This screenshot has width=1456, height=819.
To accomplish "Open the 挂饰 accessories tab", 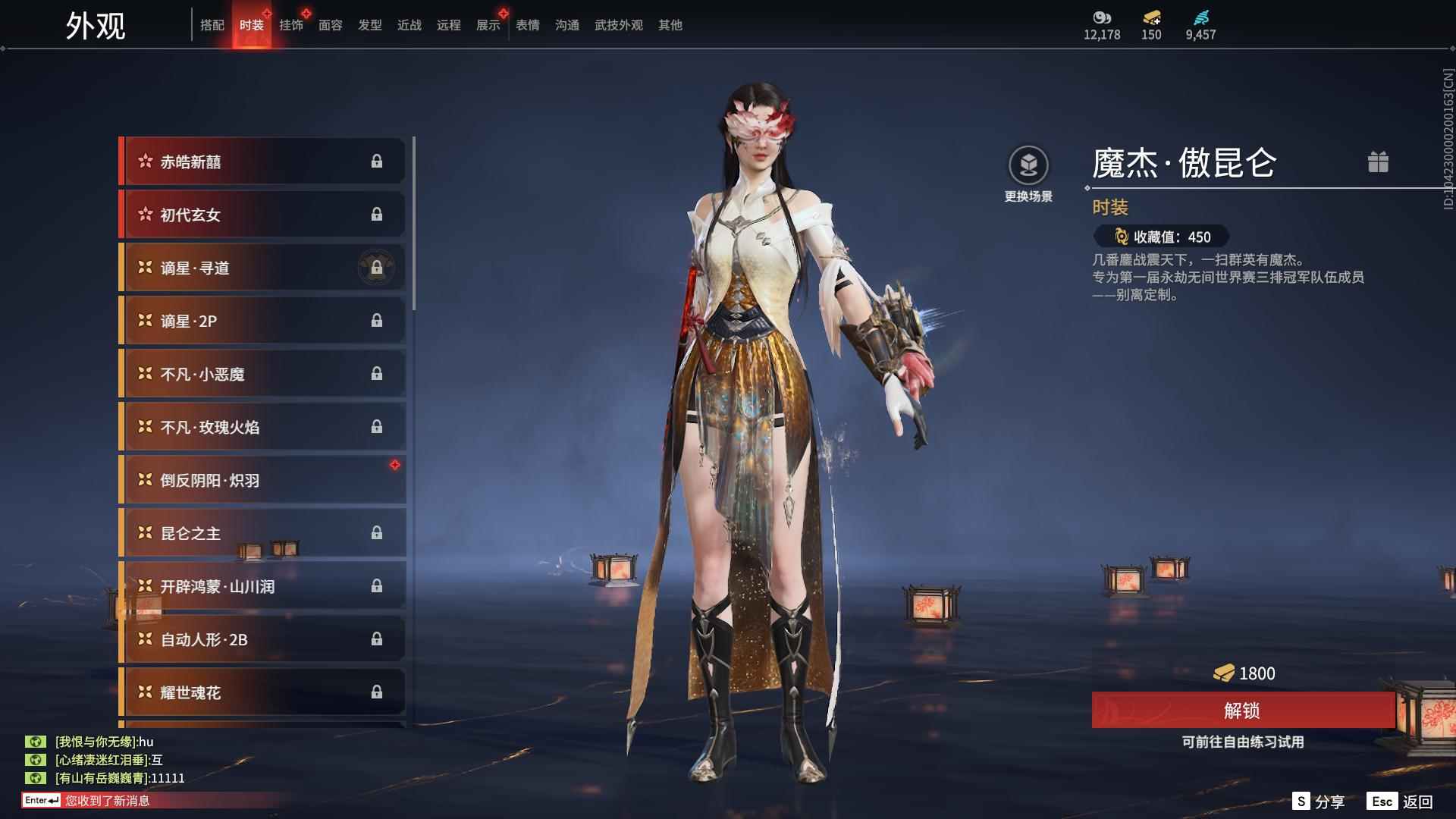I will point(290,25).
